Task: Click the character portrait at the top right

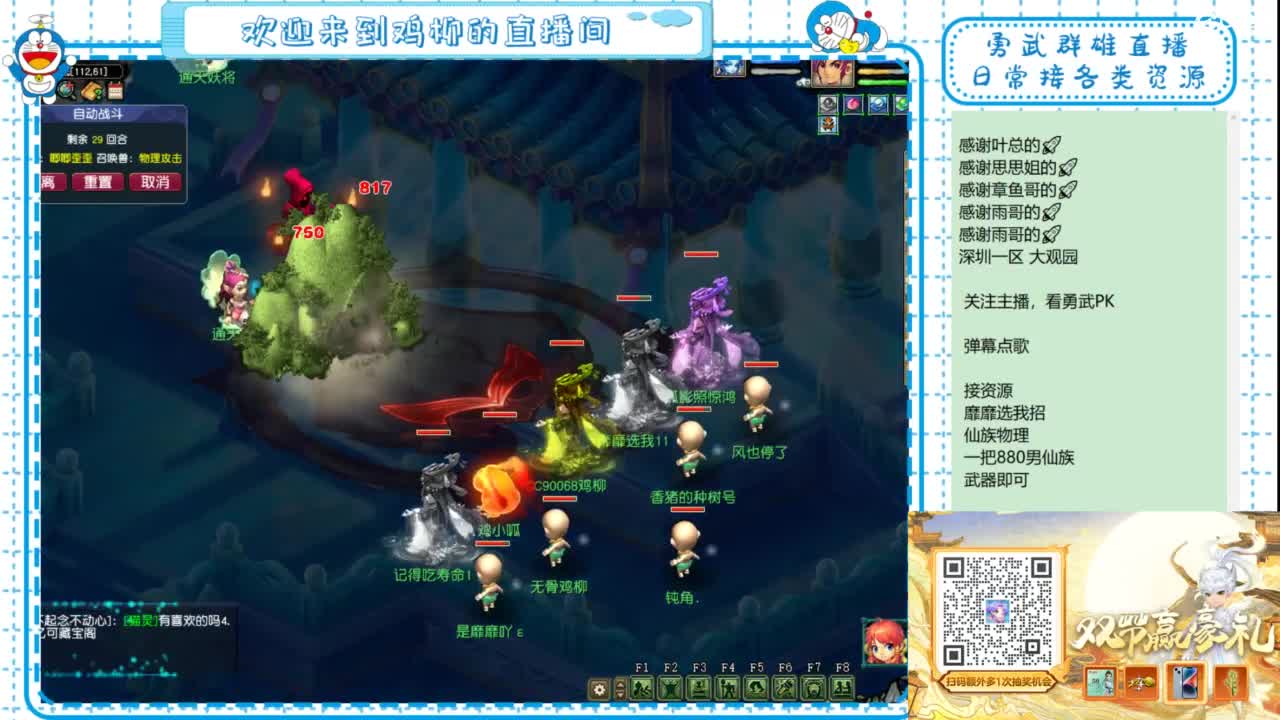Action: point(832,72)
